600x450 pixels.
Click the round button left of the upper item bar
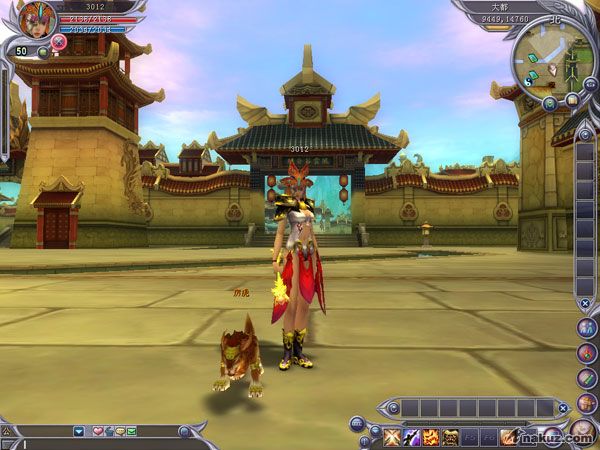coord(392,407)
